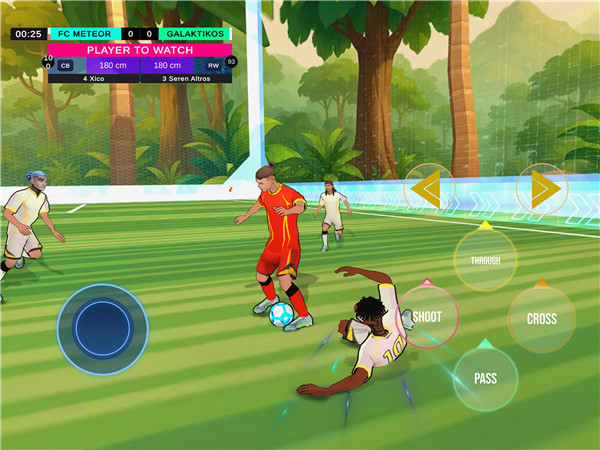
Task: Tap the SHOOT button
Action: click(428, 316)
